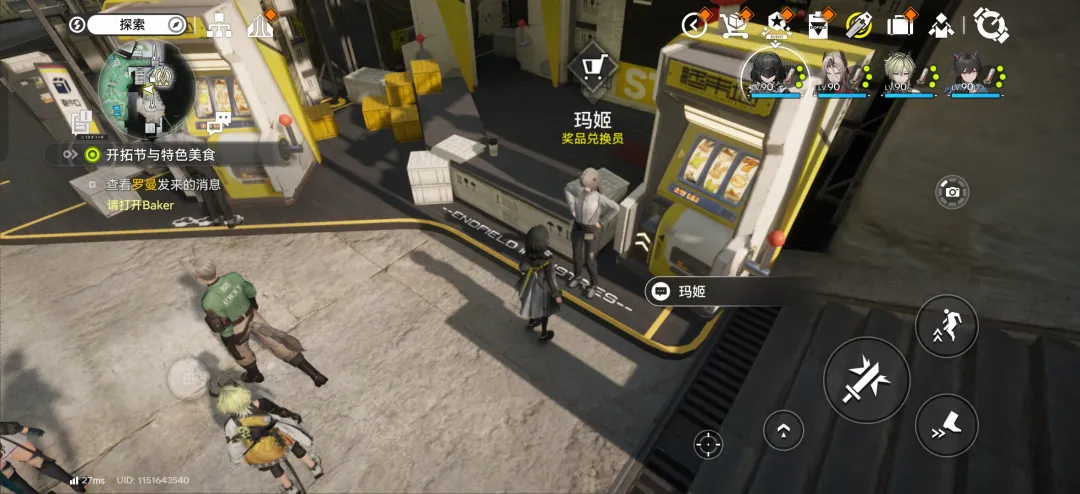Open the shopping cart shop icon
This screenshot has width=1080, height=494.
tap(736, 24)
